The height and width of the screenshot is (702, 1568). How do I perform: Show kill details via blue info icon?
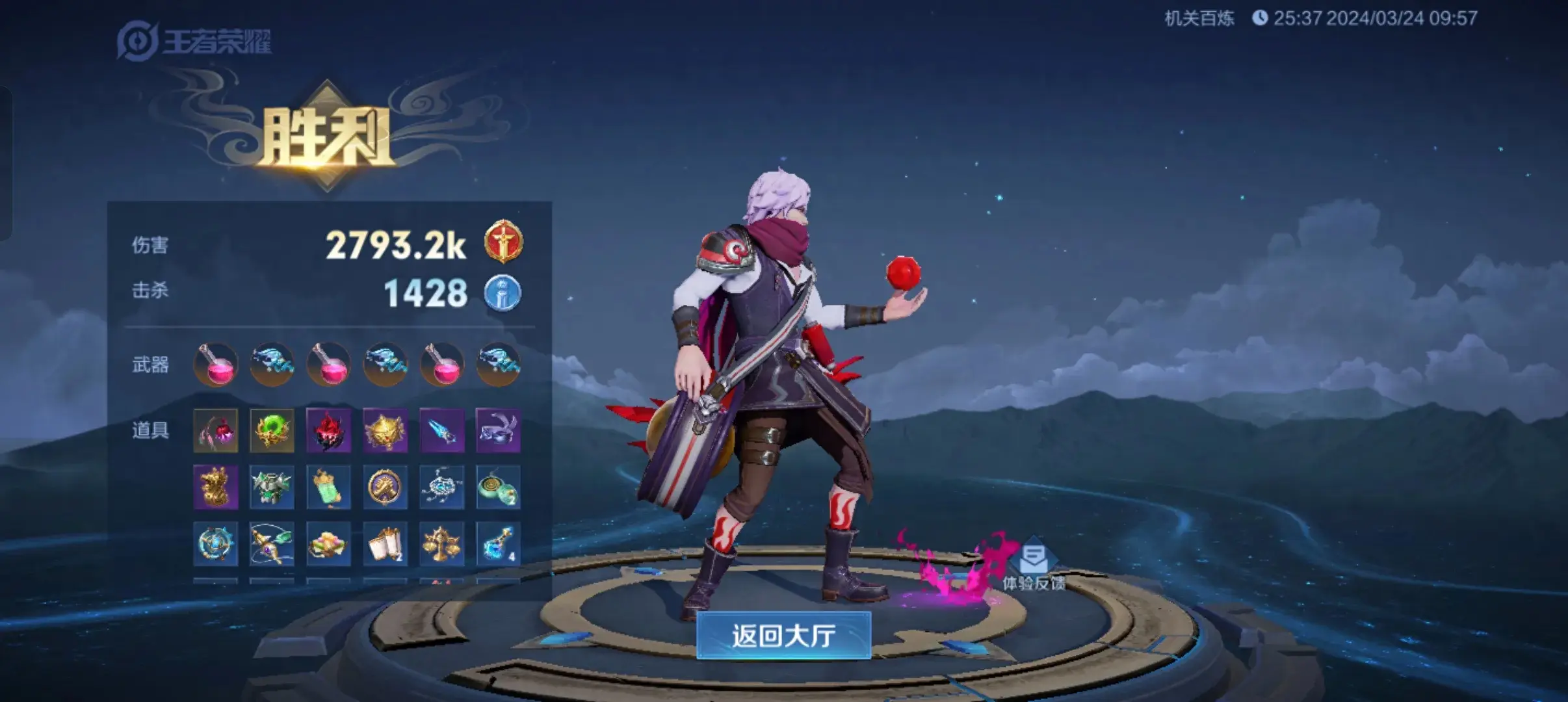pos(503,293)
